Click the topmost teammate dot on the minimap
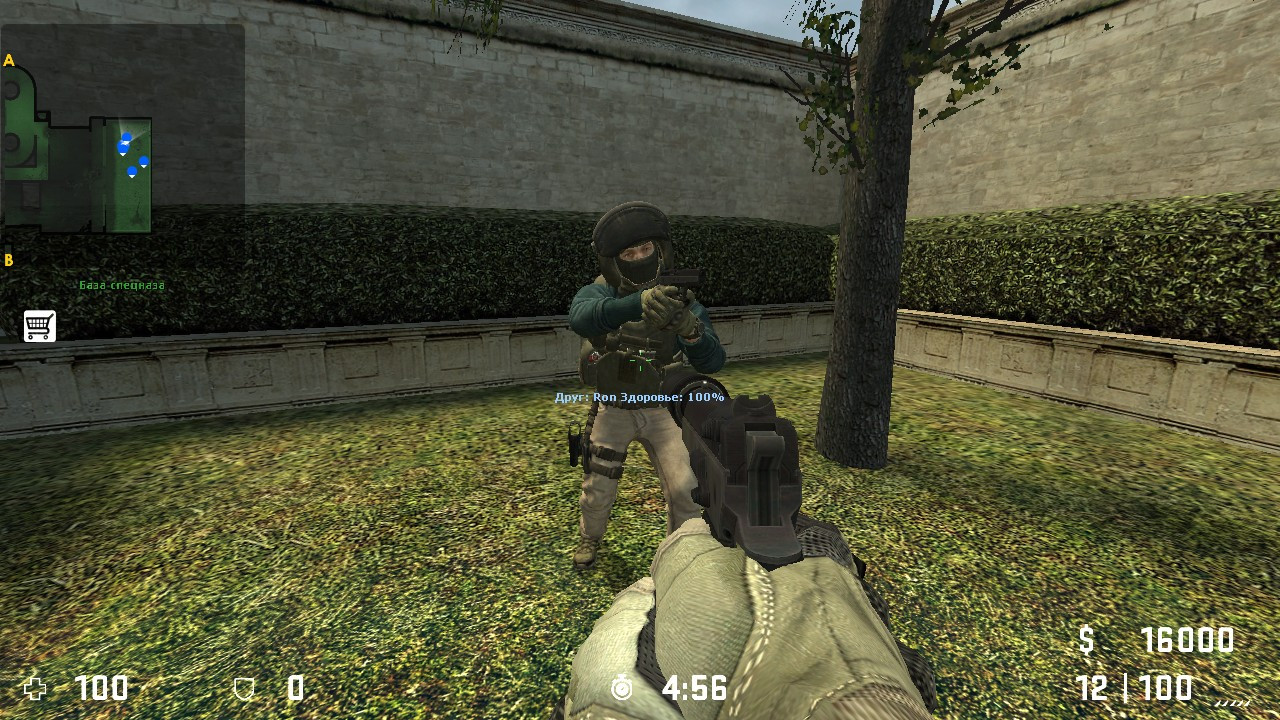 pyautogui.click(x=127, y=136)
